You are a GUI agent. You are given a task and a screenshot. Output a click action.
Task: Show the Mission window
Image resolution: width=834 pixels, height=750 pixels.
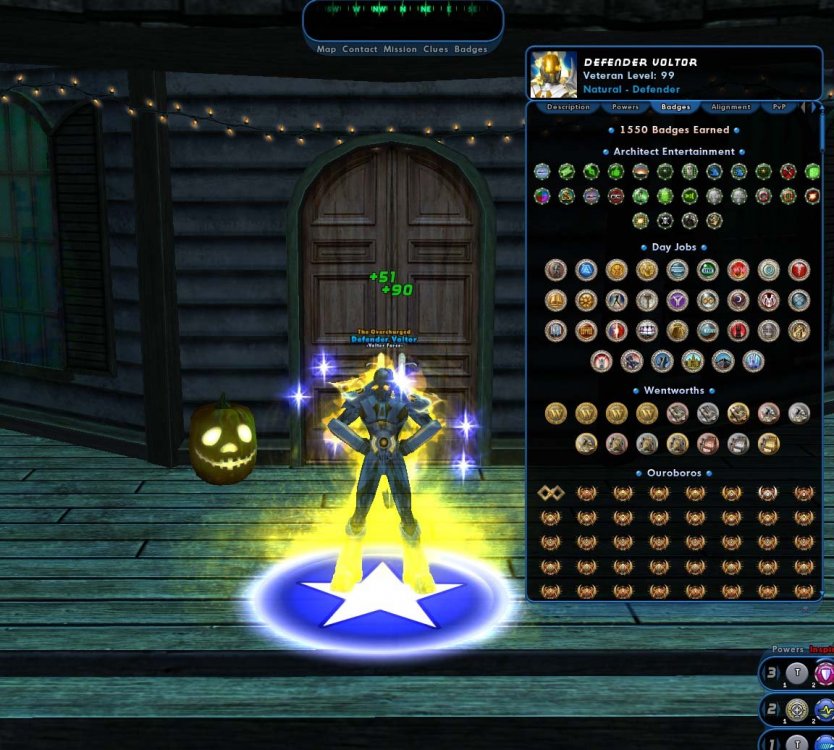400,49
